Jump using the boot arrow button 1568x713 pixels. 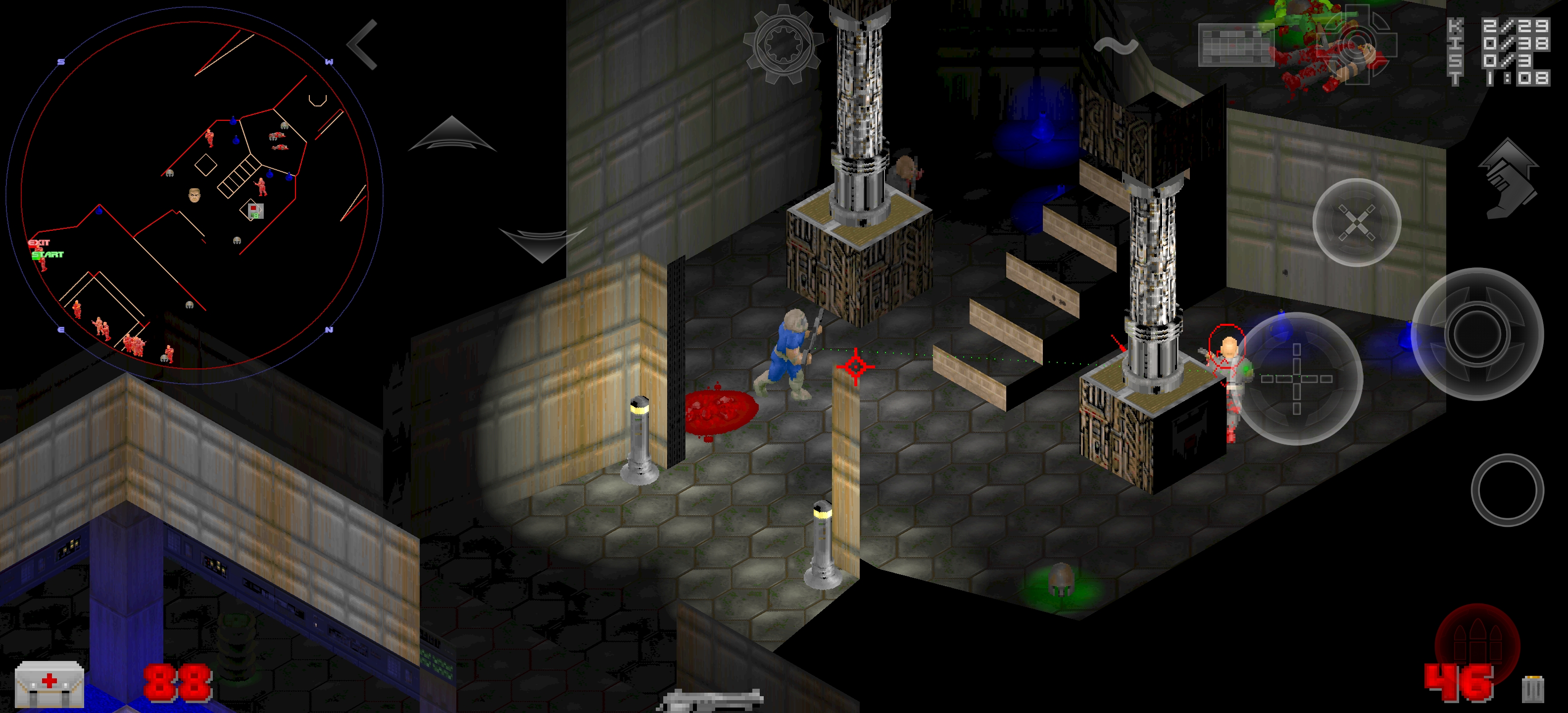1508,178
